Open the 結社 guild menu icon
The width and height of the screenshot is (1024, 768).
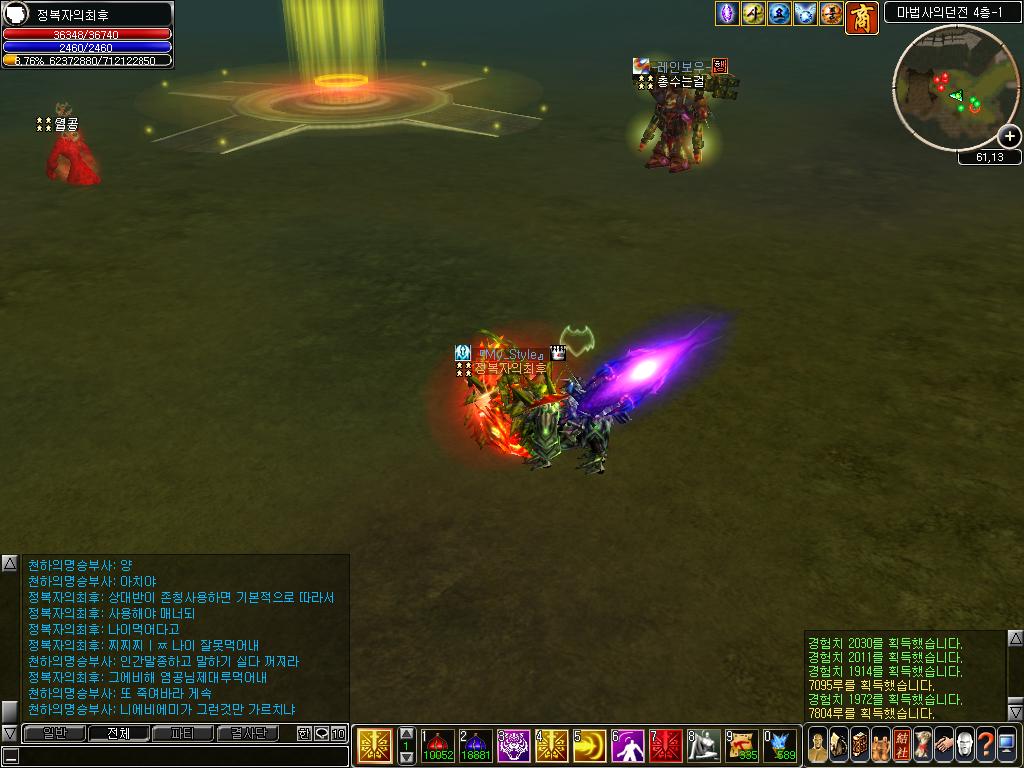click(x=901, y=745)
